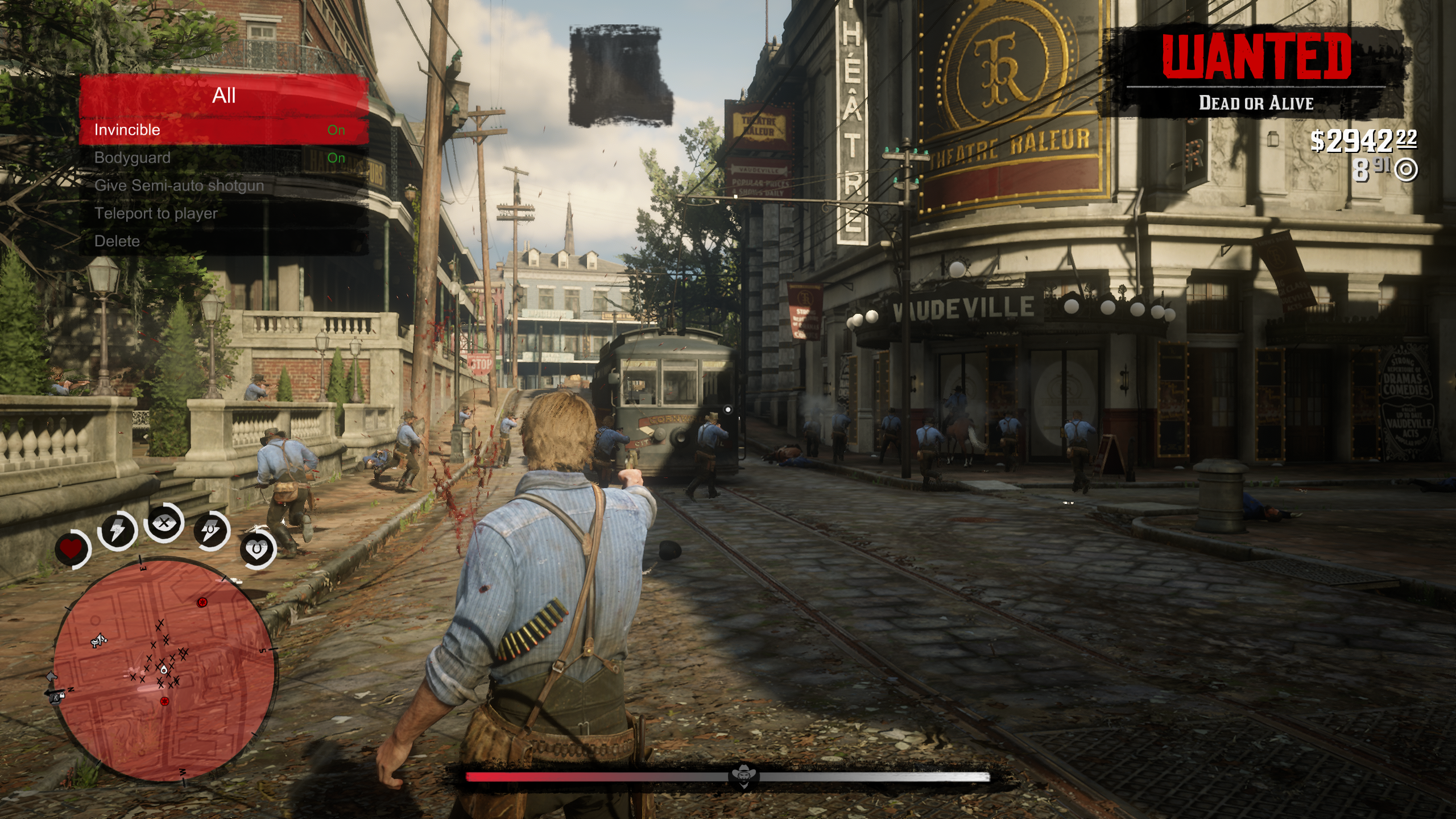
Task: Click the horse stamina core icon
Action: [x=211, y=531]
